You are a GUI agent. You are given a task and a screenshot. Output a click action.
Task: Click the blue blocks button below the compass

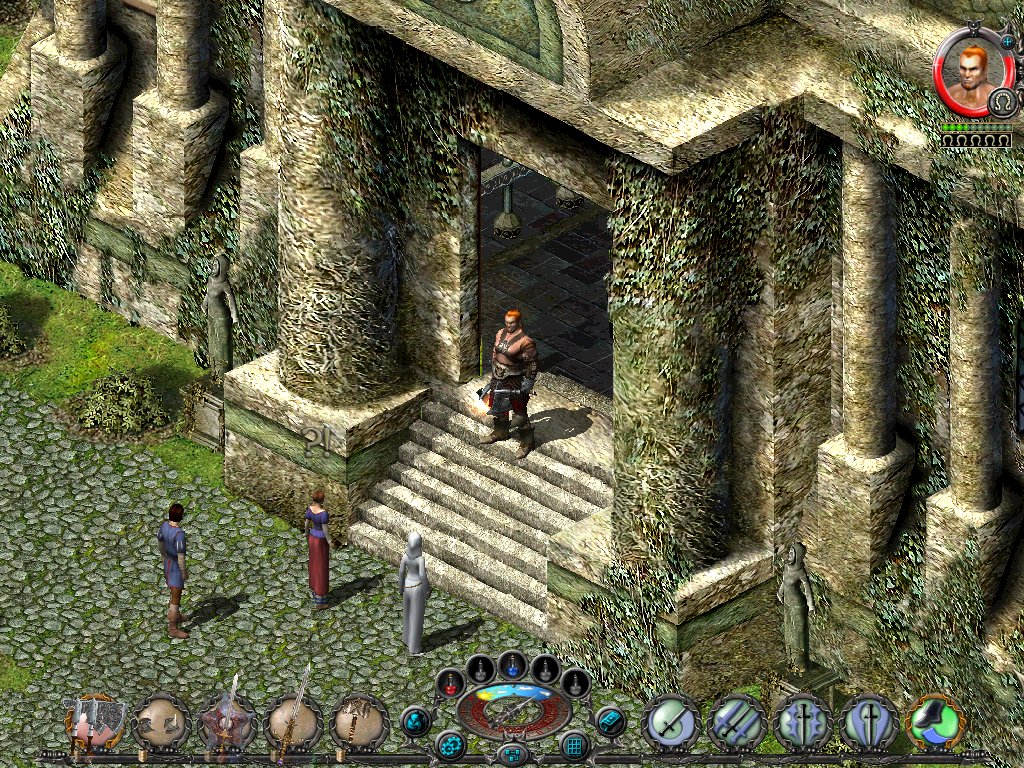pyautogui.click(x=512, y=753)
